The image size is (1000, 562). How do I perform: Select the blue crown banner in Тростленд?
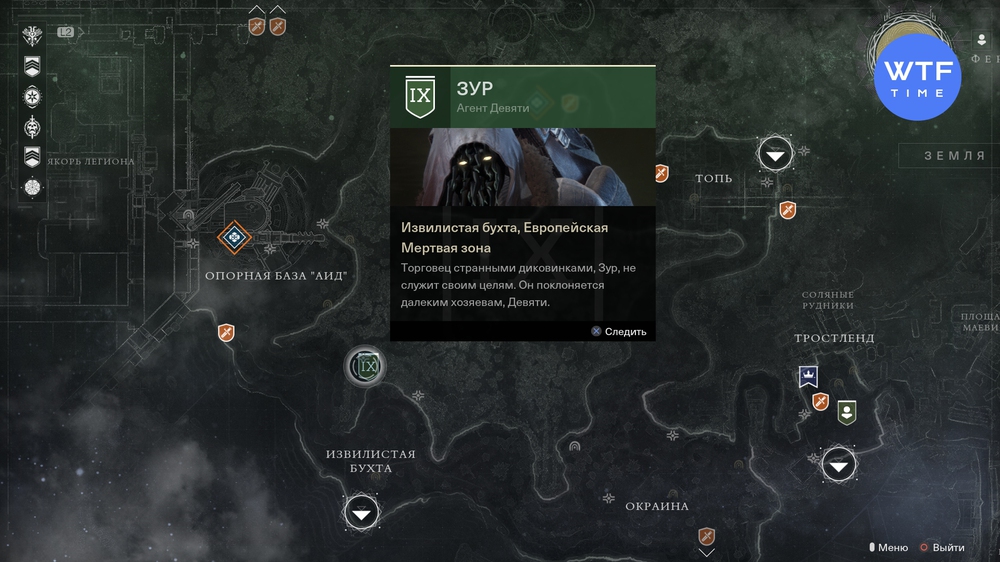(x=807, y=377)
